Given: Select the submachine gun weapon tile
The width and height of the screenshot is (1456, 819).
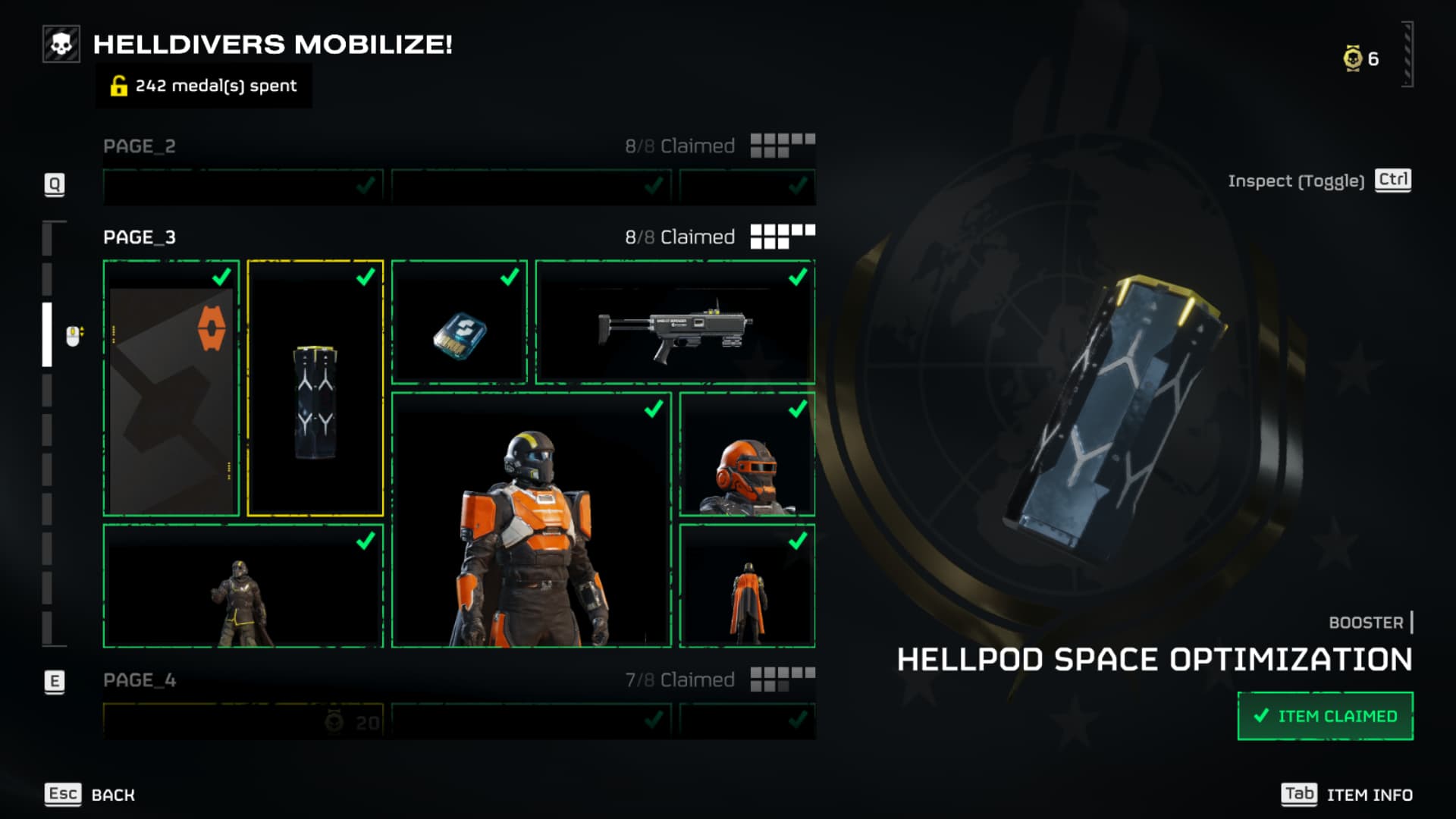Looking at the screenshot, I should (675, 322).
